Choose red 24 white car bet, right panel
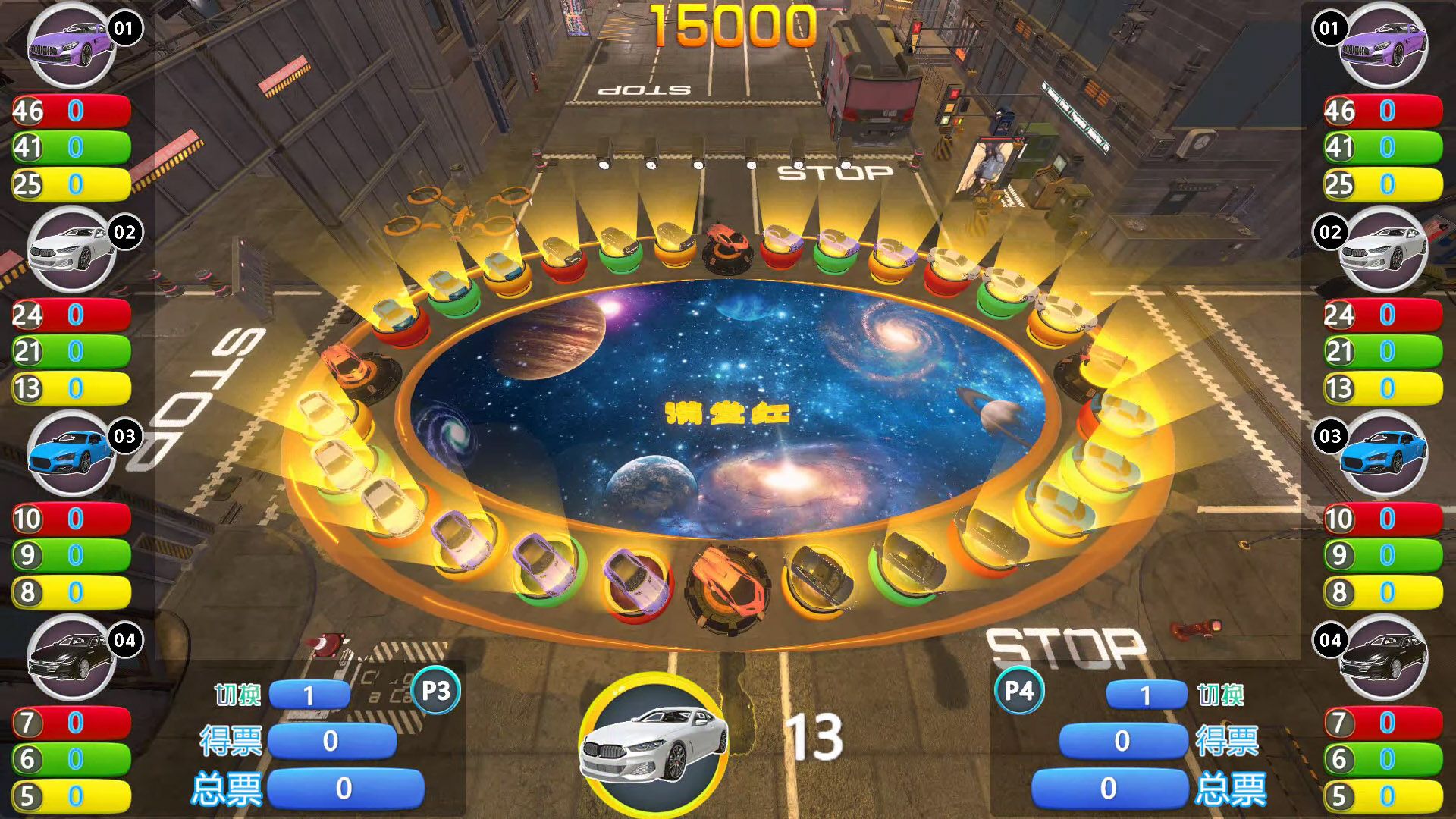The image size is (1456, 819). coord(1382,315)
